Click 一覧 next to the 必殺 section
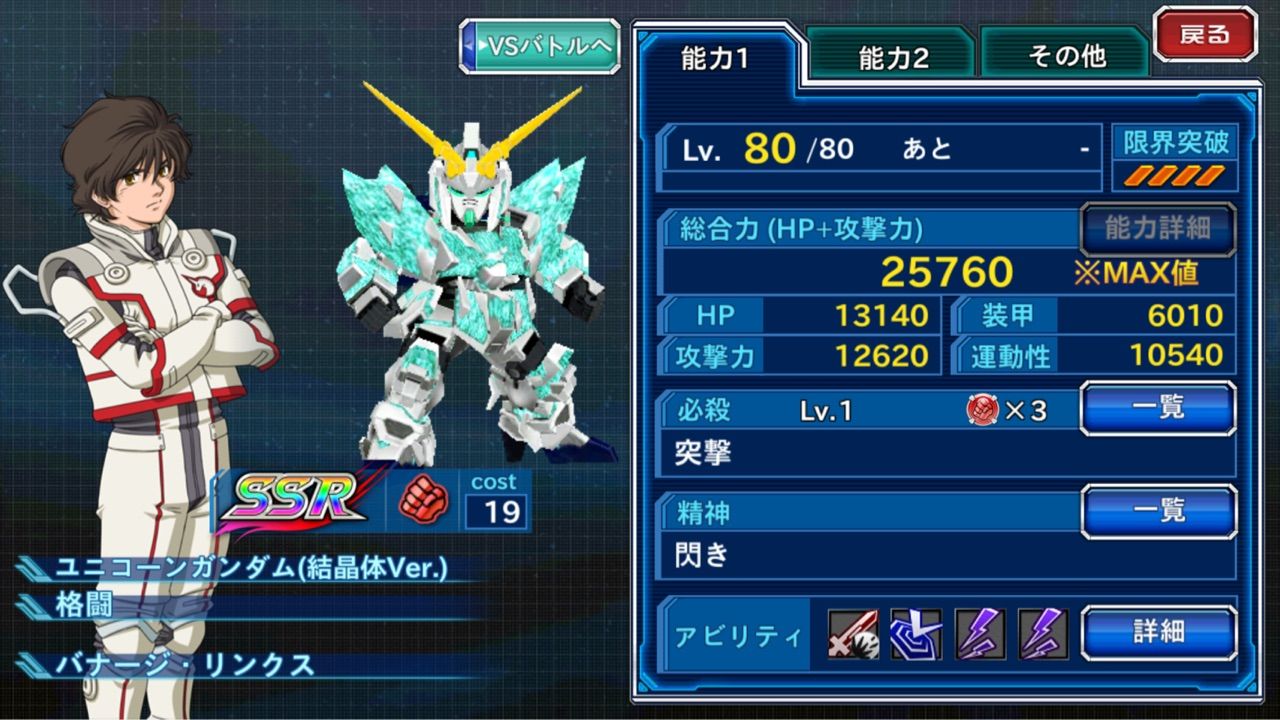 (x=1157, y=408)
